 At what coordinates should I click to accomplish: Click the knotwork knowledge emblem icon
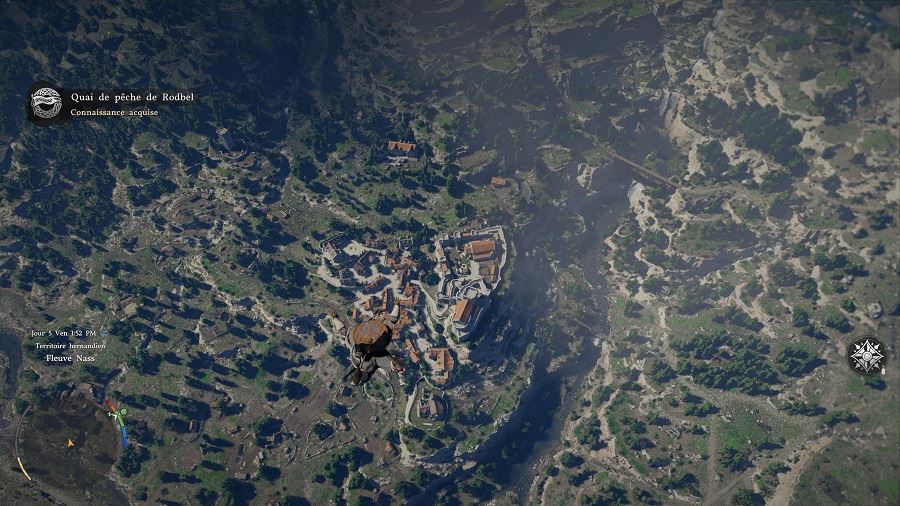45,103
